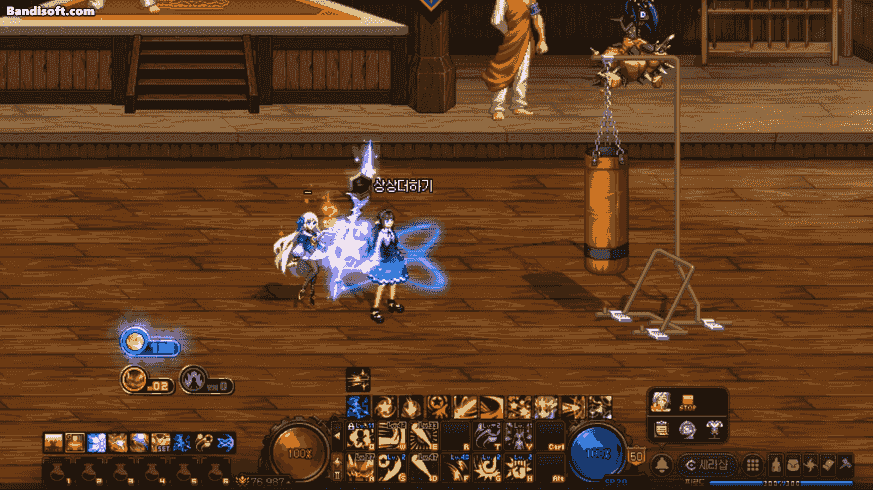This screenshot has width=873, height=490.
Task: Click the scroll checklist icon in the popup panel
Action: [x=661, y=428]
